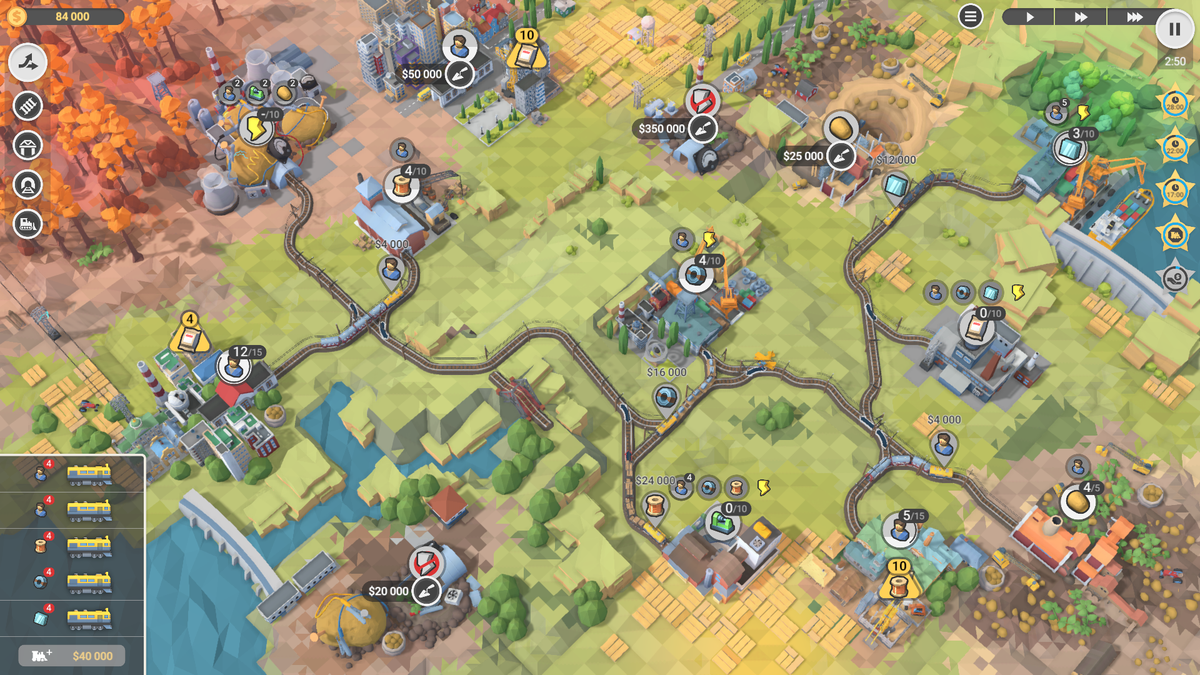Switch to double fast-forward speed

(x=1082, y=17)
